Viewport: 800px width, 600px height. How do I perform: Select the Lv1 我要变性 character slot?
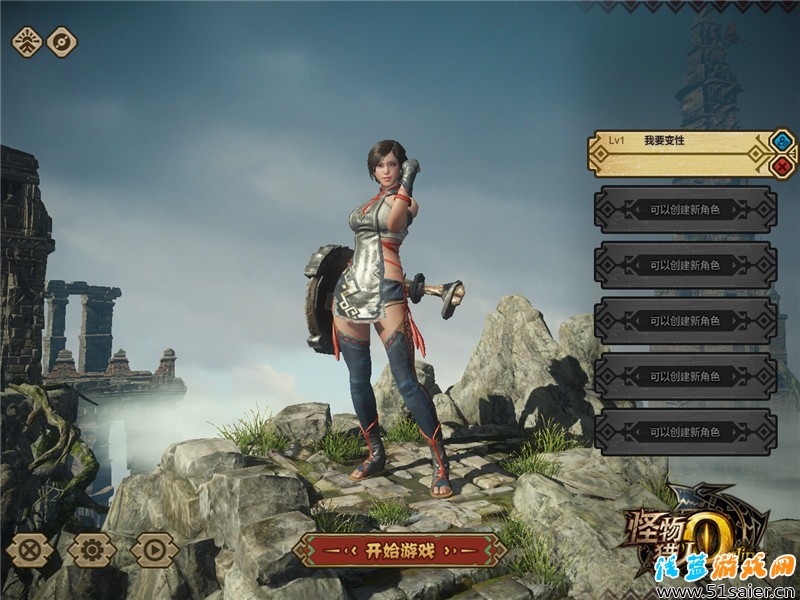[679, 152]
